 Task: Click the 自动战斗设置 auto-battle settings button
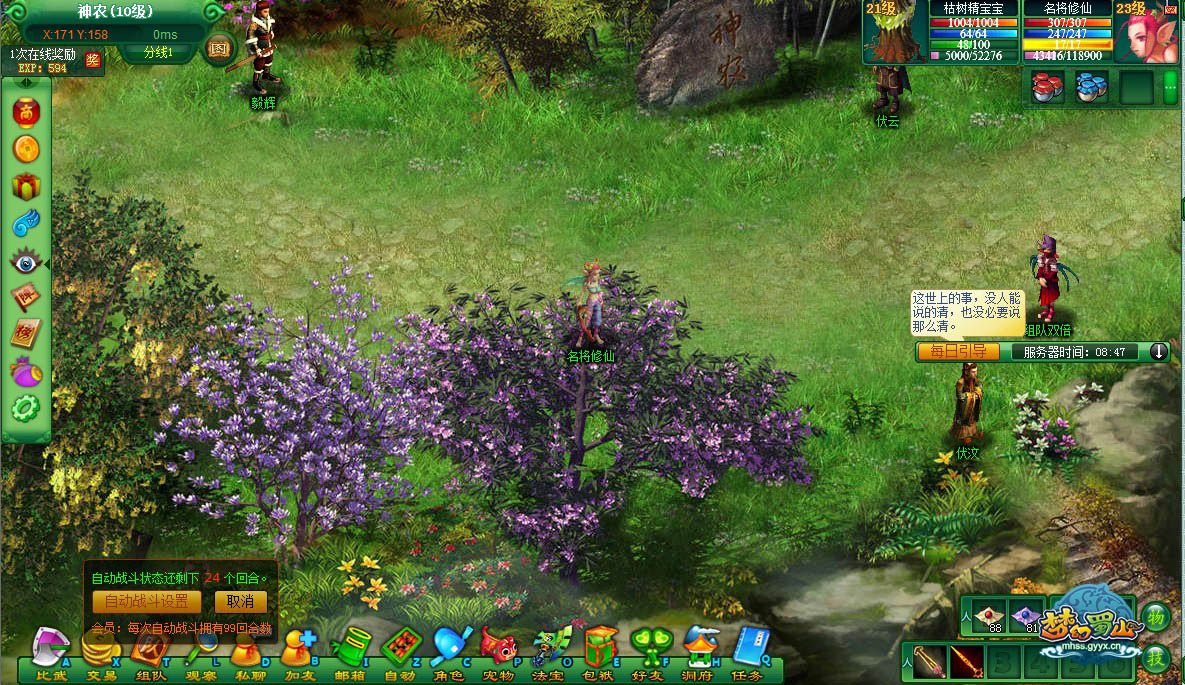pyautogui.click(x=146, y=602)
